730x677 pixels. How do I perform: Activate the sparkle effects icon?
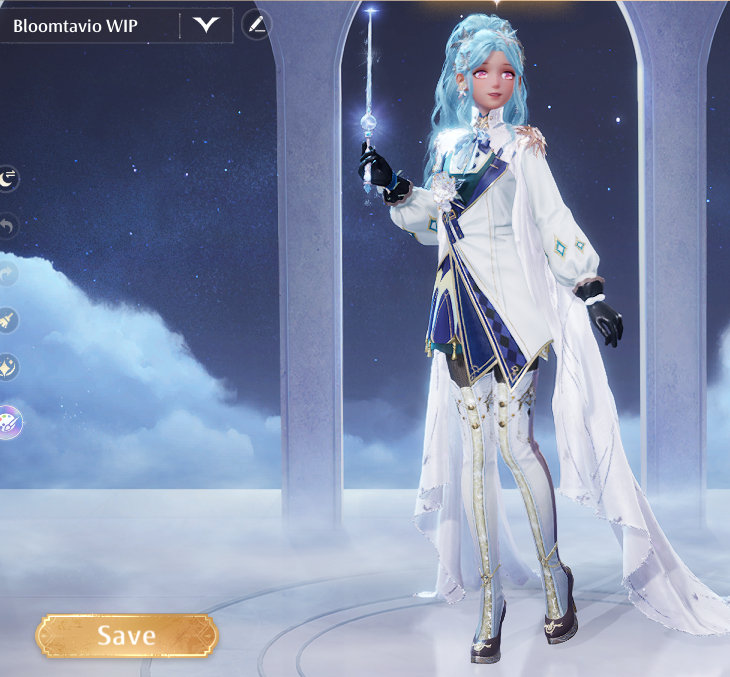8,368
